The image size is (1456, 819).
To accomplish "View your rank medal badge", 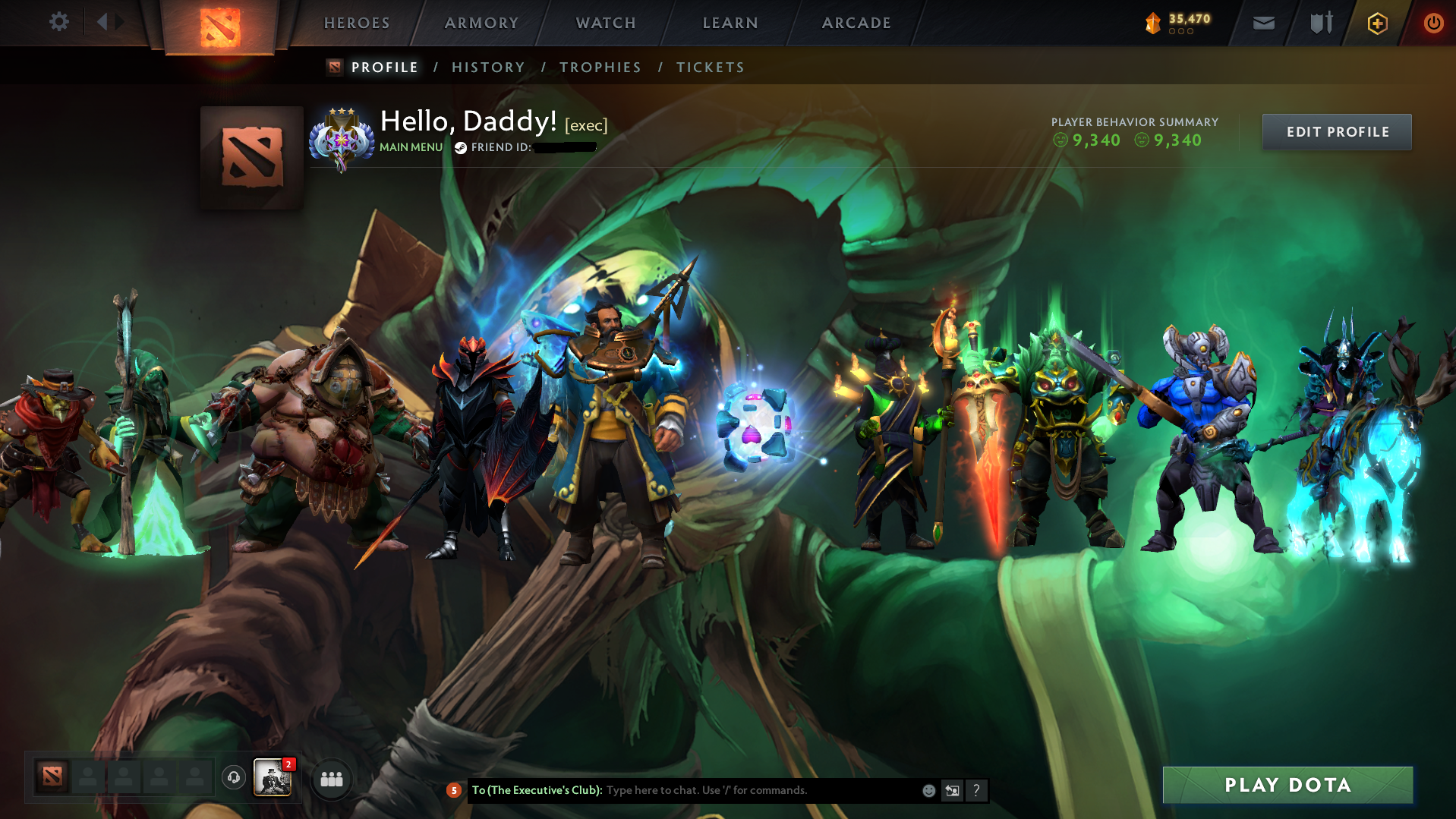I will coord(342,138).
